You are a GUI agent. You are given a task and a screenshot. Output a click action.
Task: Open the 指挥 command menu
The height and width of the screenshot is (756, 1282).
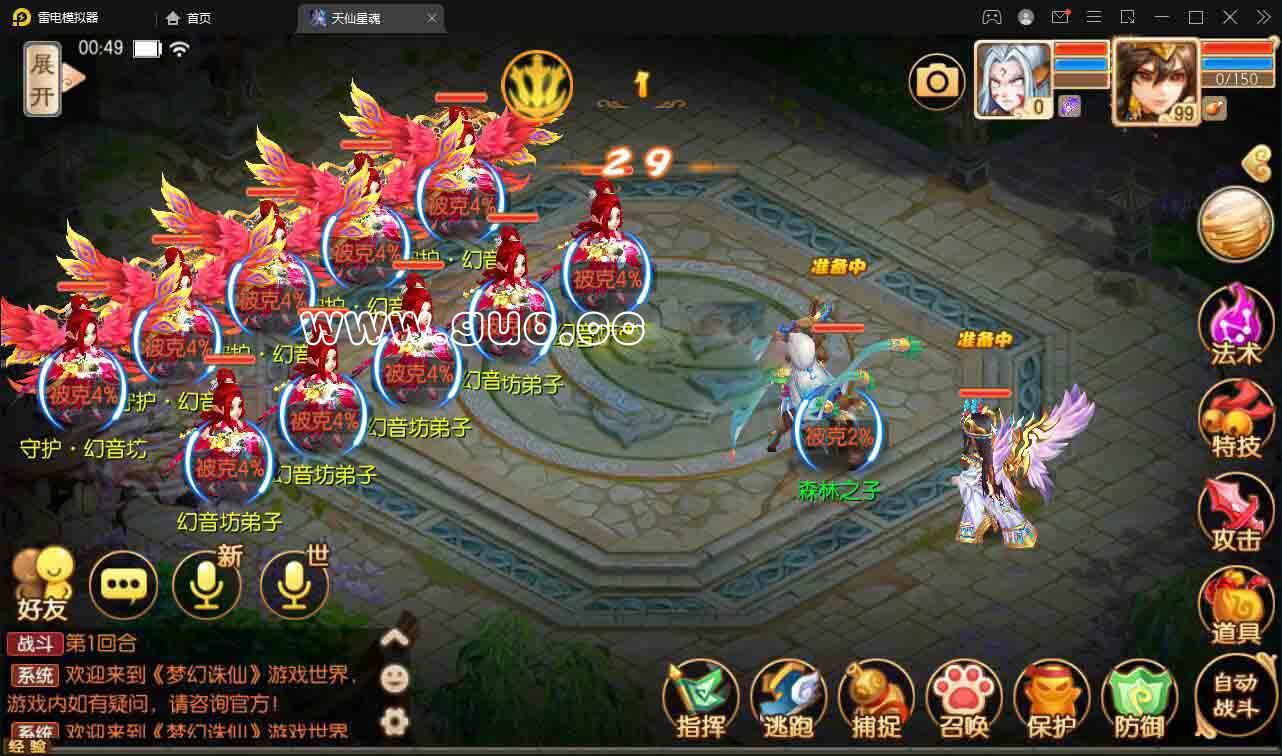[x=701, y=699]
